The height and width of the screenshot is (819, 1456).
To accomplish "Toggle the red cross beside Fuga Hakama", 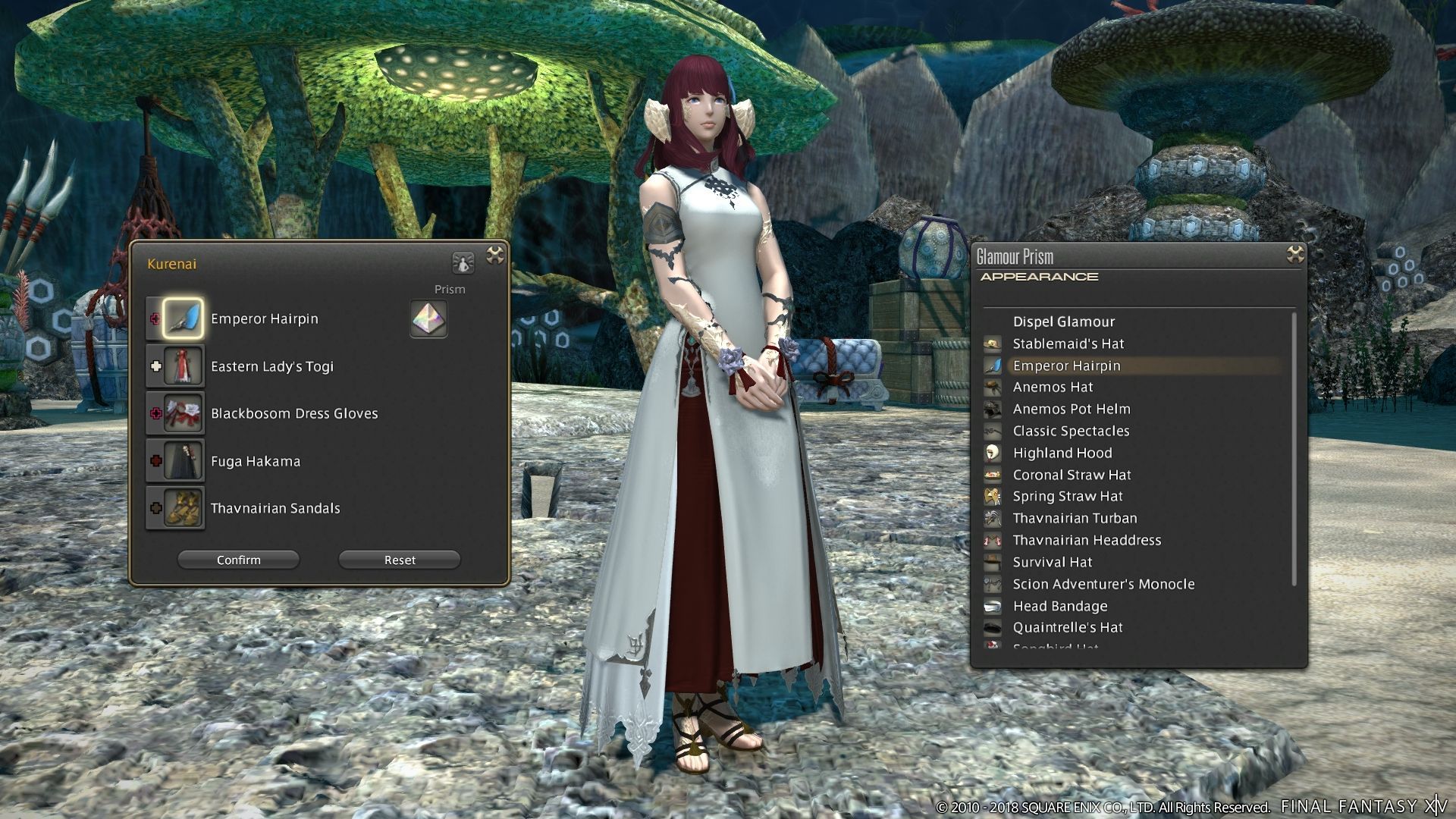I will pyautogui.click(x=155, y=460).
